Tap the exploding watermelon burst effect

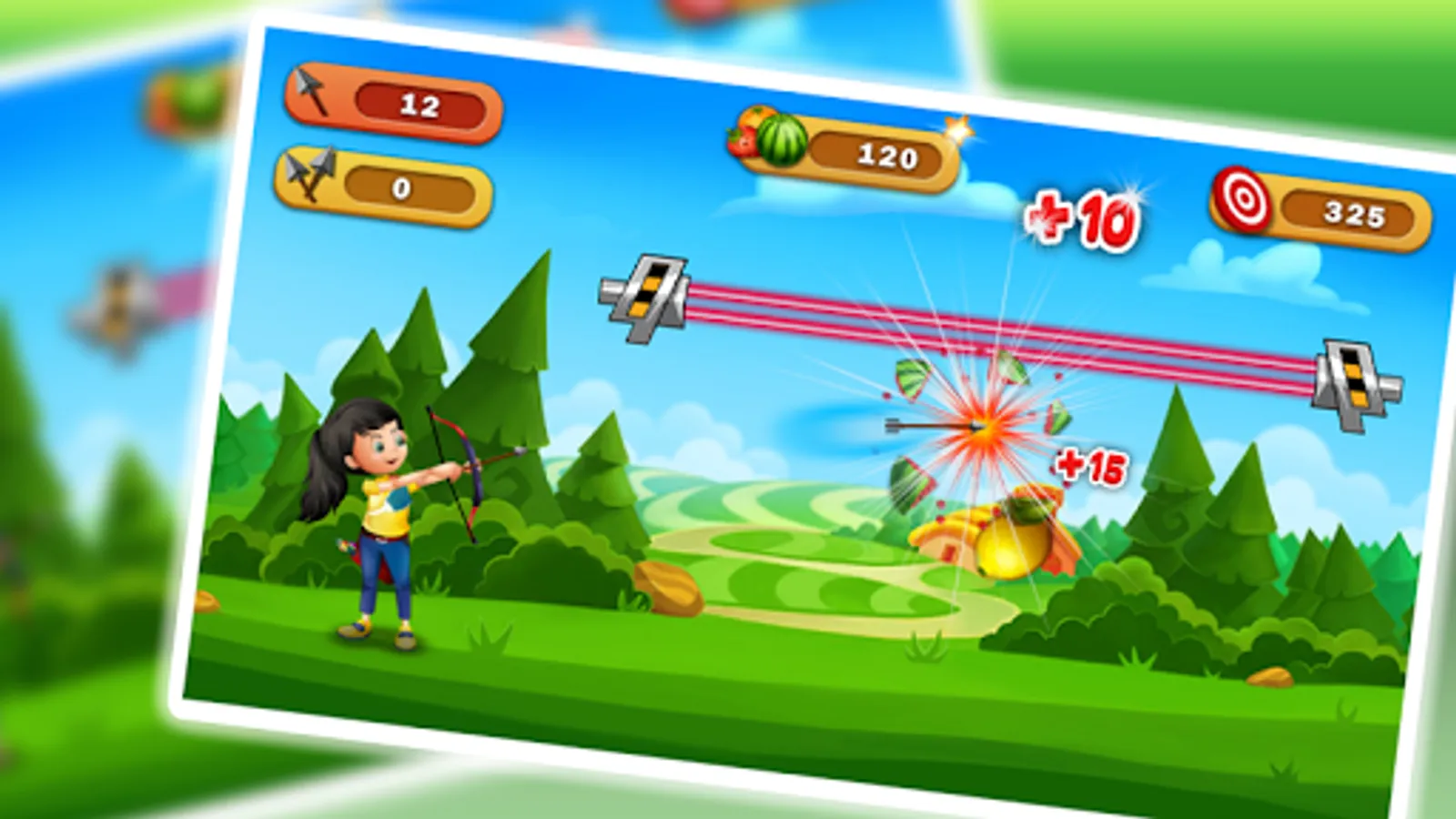pyautogui.click(x=983, y=428)
